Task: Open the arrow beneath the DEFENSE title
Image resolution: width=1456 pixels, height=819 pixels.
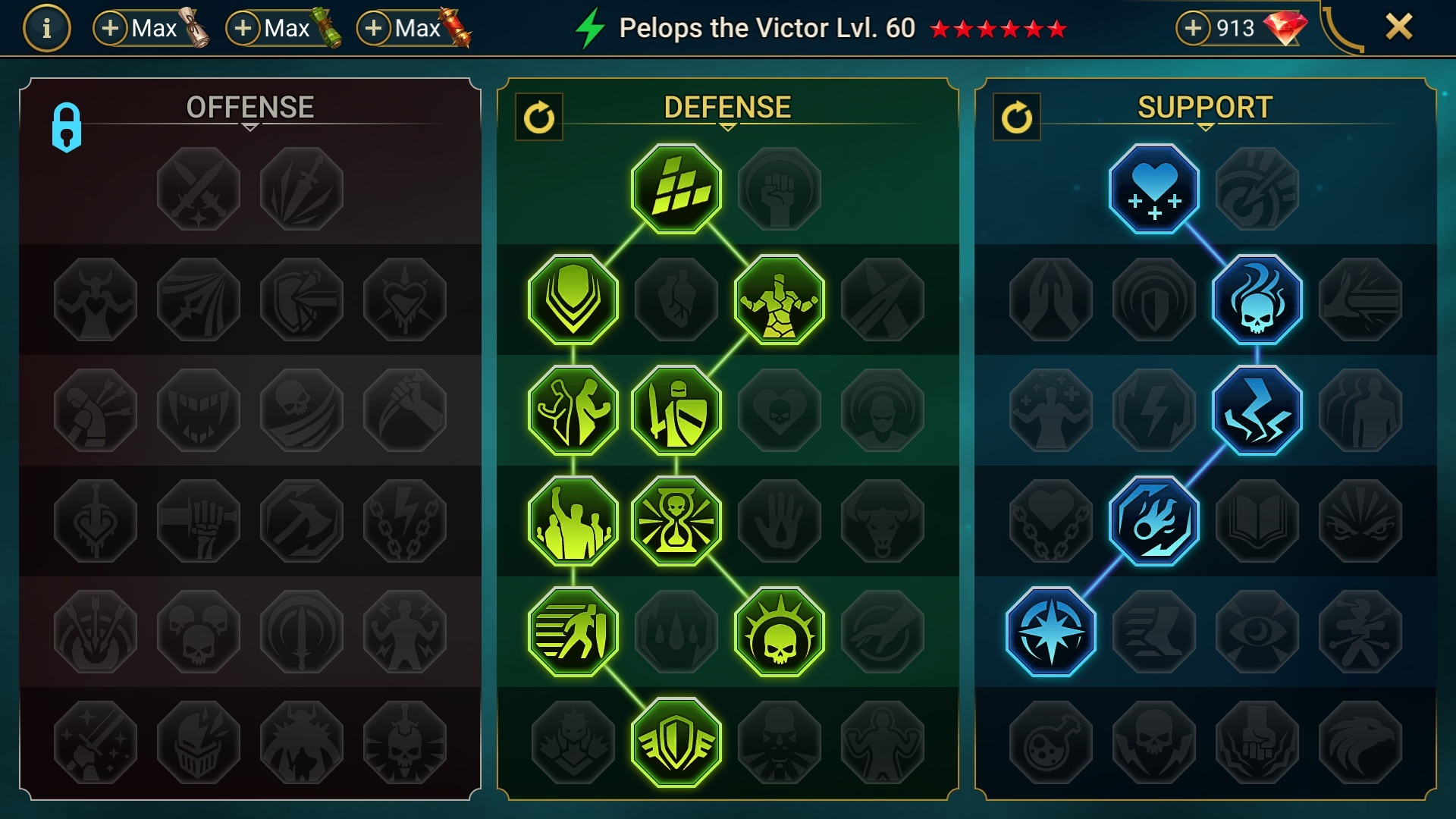Action: click(729, 127)
